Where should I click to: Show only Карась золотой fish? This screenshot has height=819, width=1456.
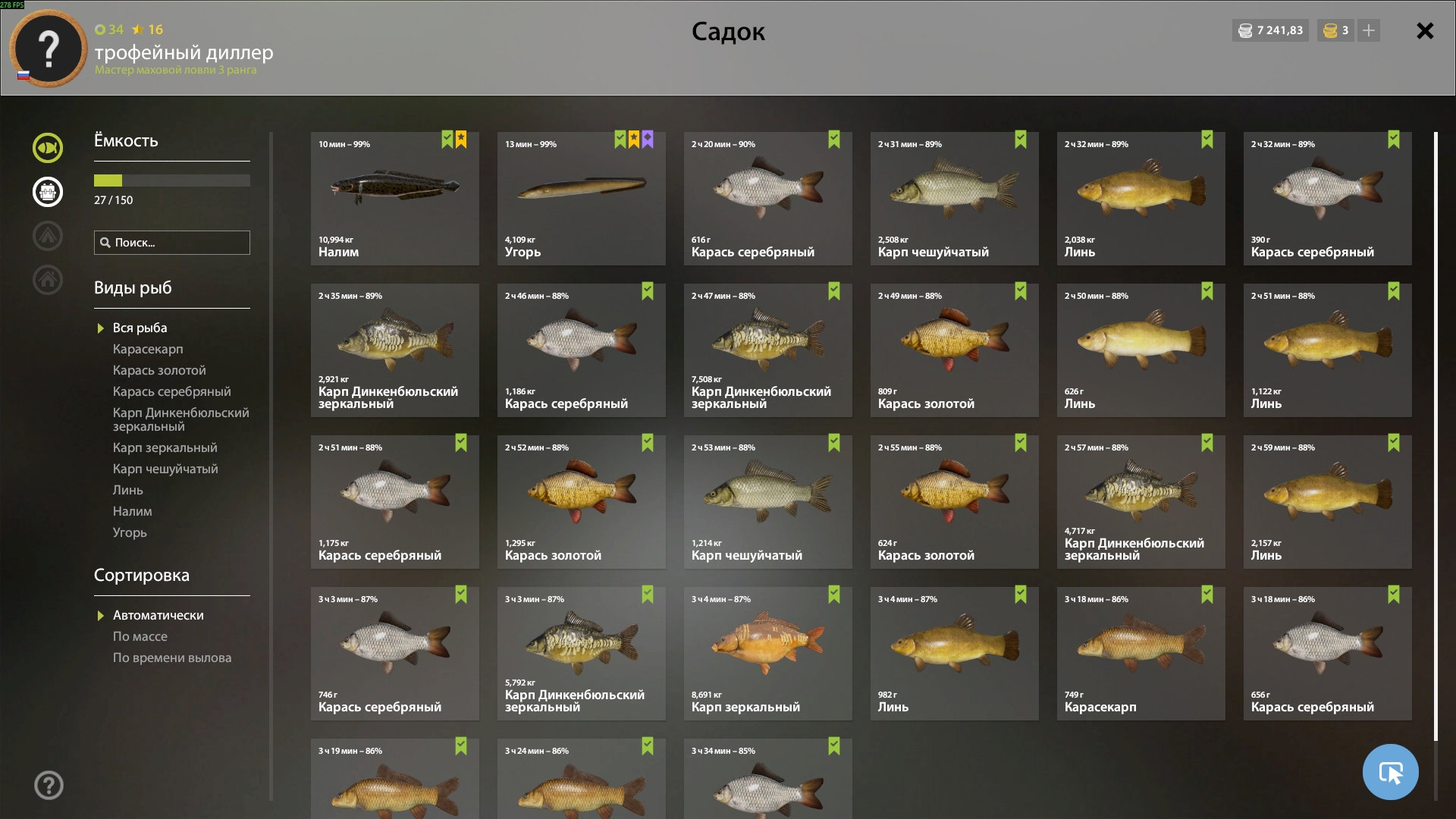pyautogui.click(x=159, y=370)
